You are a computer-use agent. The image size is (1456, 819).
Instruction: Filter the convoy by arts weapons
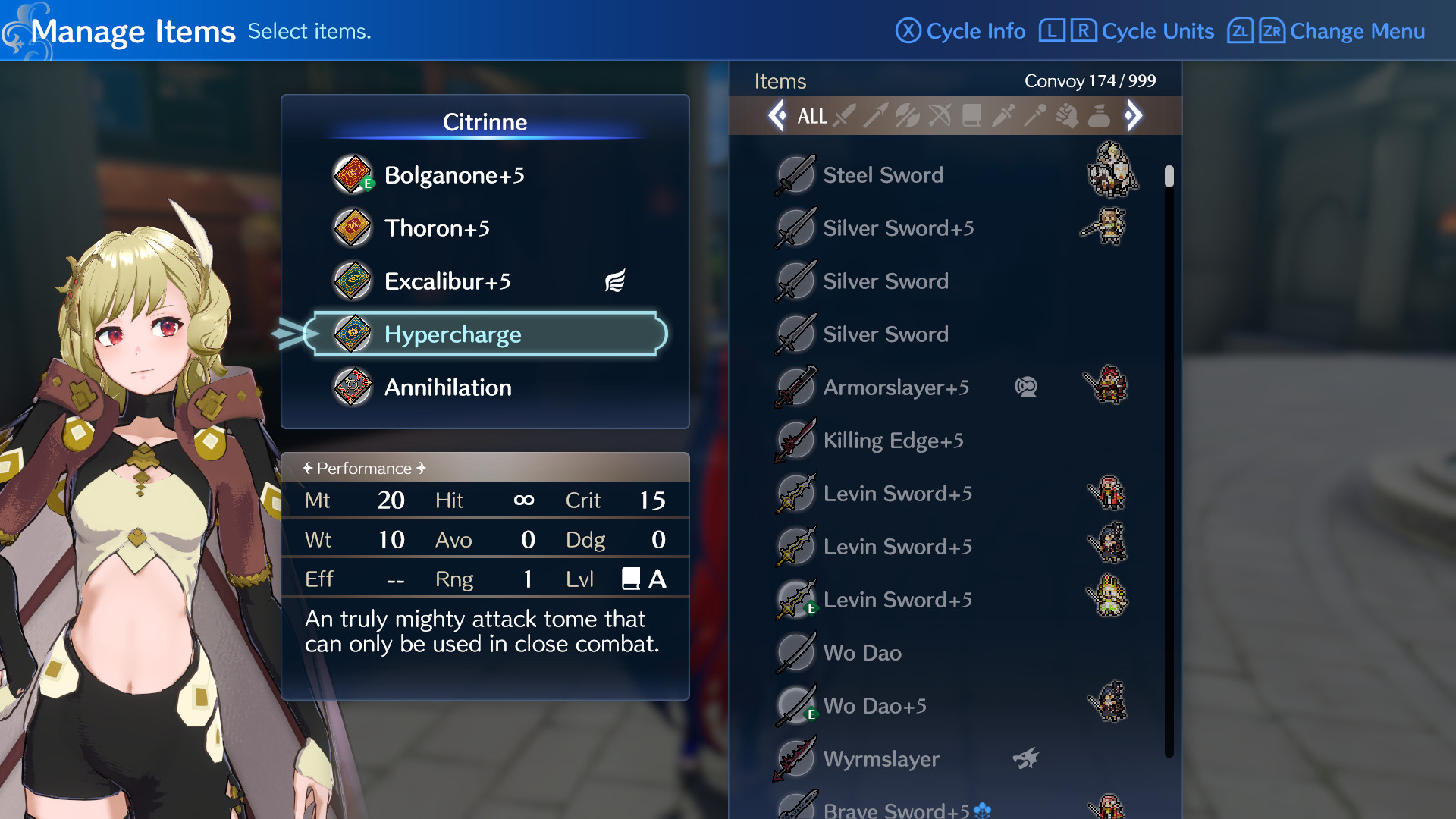coord(1067,116)
